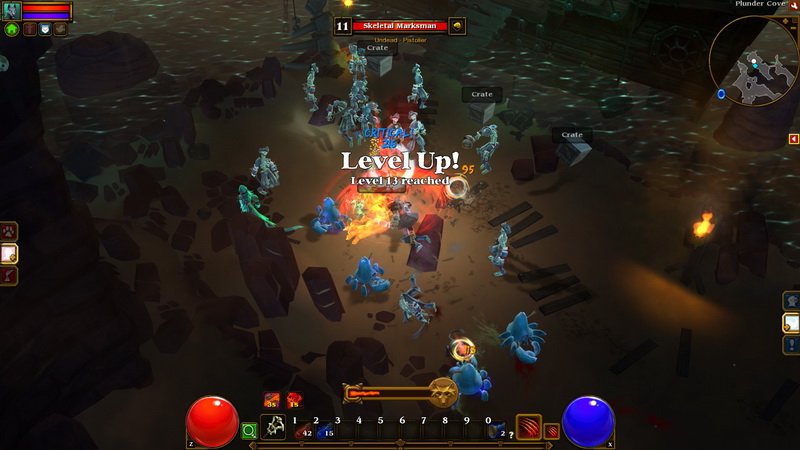The image size is (800, 450).
Task: Click the green magnifying glass button
Action: [x=249, y=431]
